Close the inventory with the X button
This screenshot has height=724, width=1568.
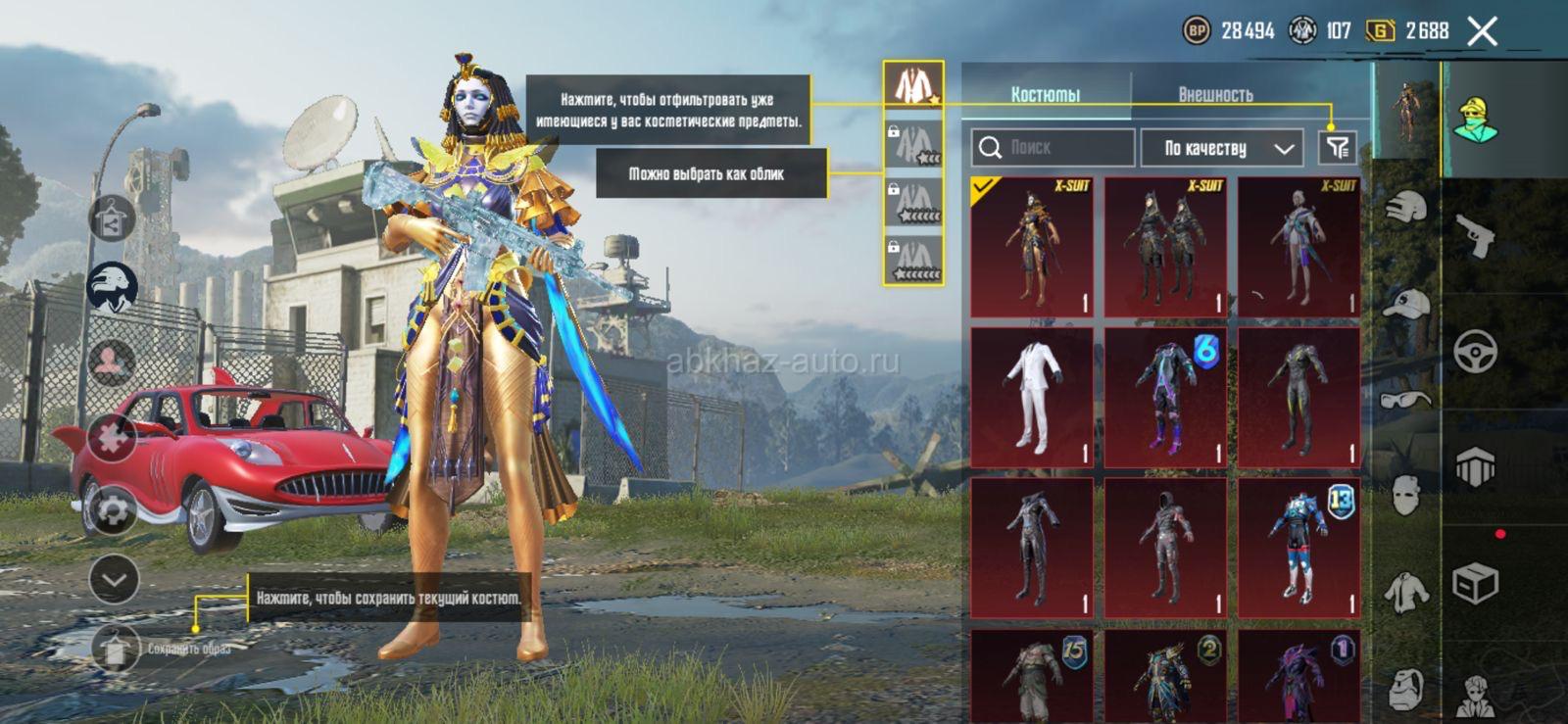click(x=1483, y=31)
